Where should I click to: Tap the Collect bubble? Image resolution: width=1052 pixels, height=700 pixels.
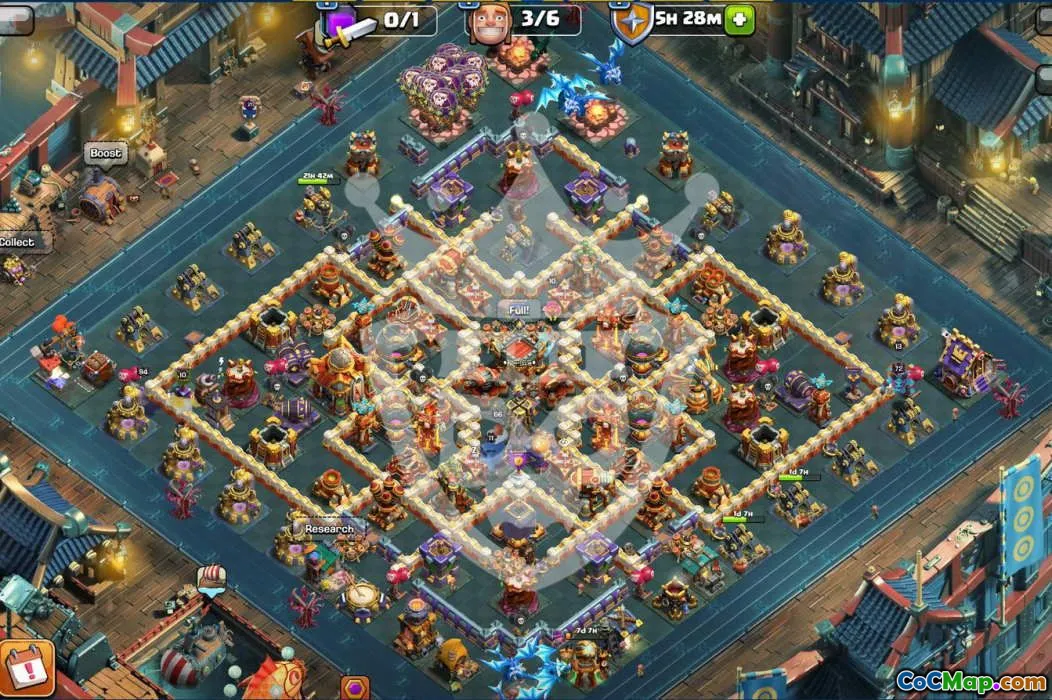pos(17,242)
